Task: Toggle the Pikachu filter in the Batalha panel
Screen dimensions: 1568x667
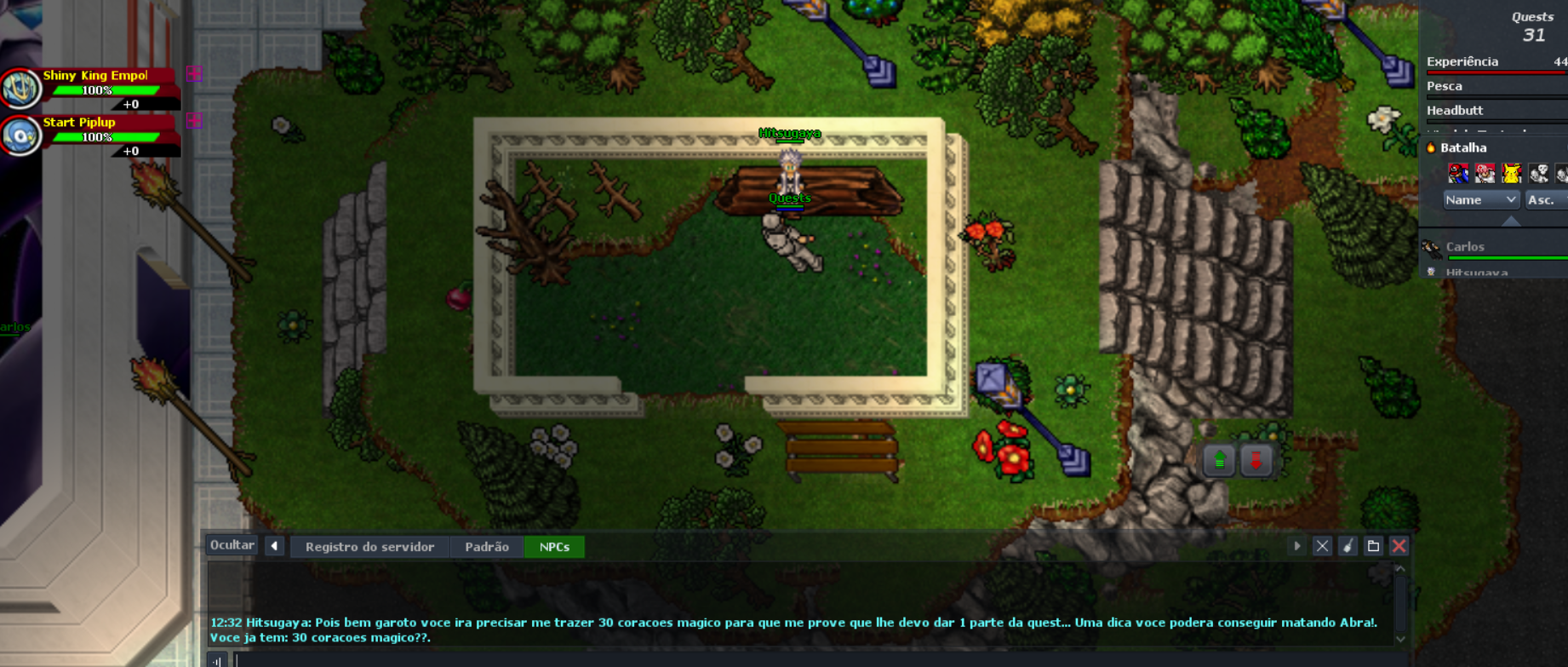Action: pos(1512,174)
